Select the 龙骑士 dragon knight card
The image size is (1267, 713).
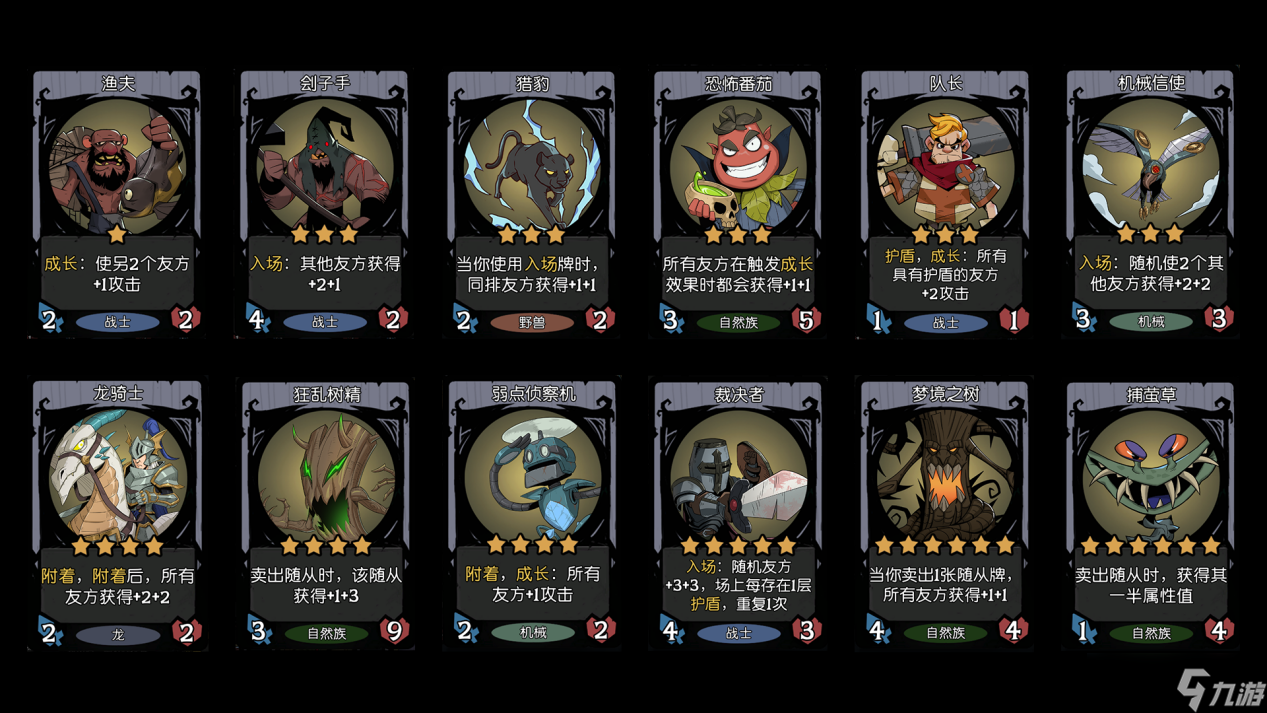pyautogui.click(x=118, y=514)
